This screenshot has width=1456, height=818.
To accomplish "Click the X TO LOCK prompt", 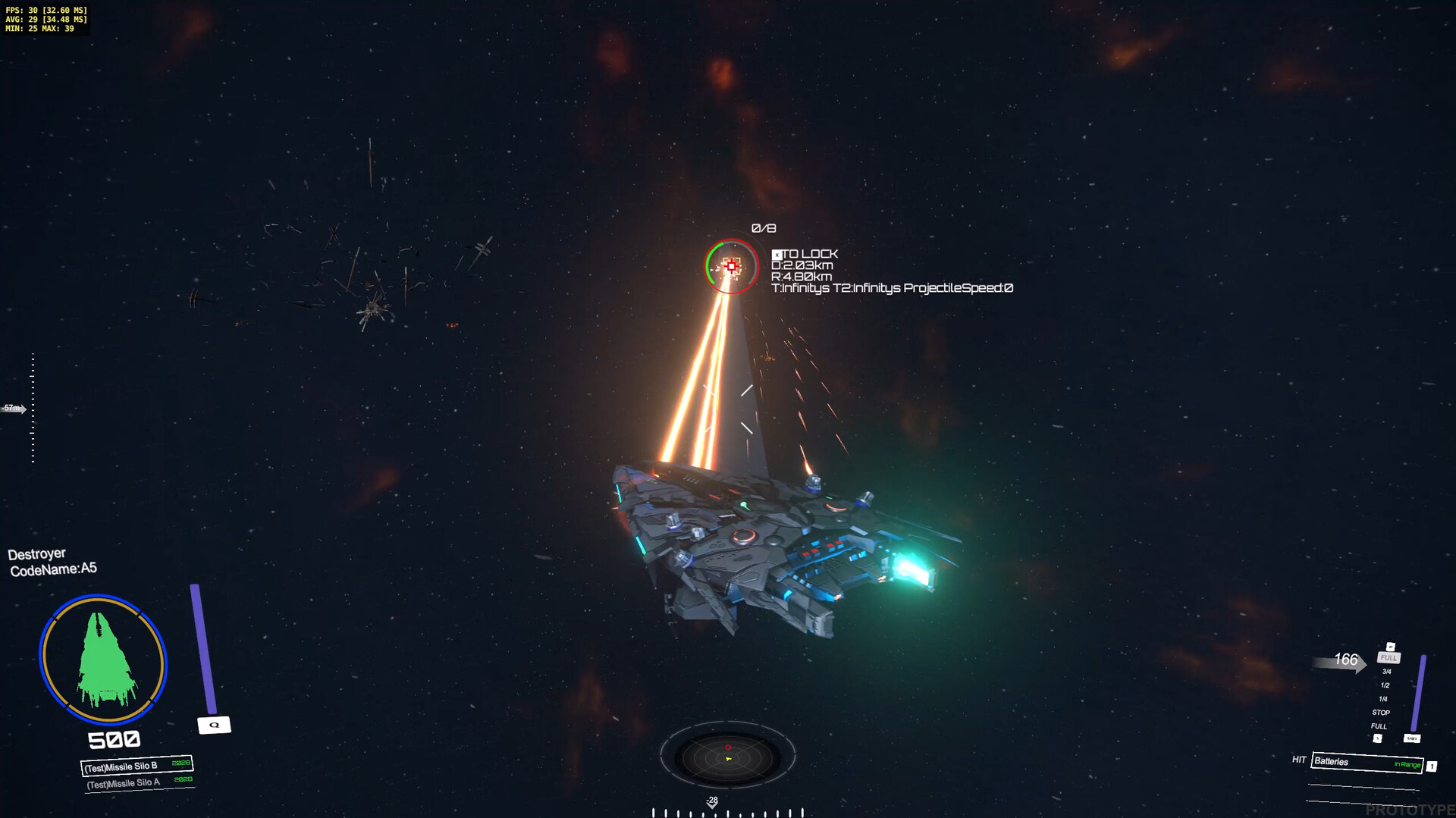I will click(804, 255).
